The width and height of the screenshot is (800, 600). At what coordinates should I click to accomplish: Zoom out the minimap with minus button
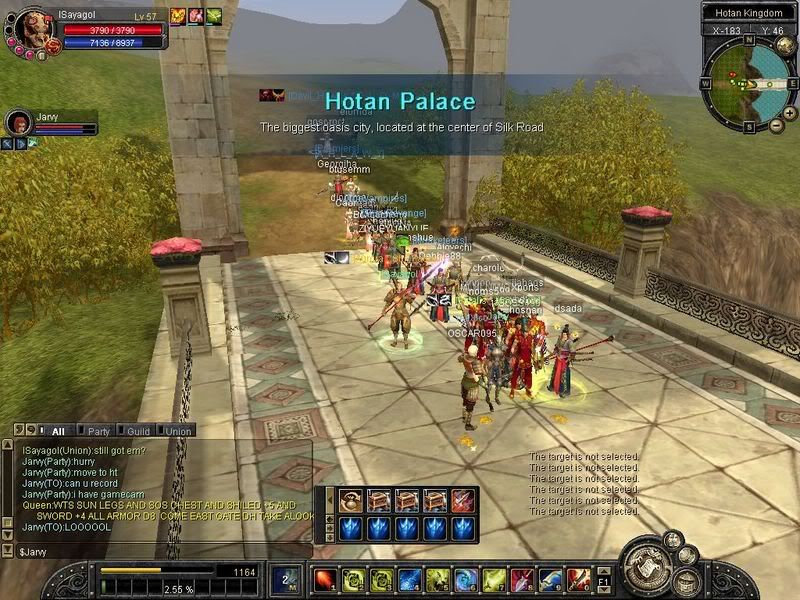(x=777, y=126)
